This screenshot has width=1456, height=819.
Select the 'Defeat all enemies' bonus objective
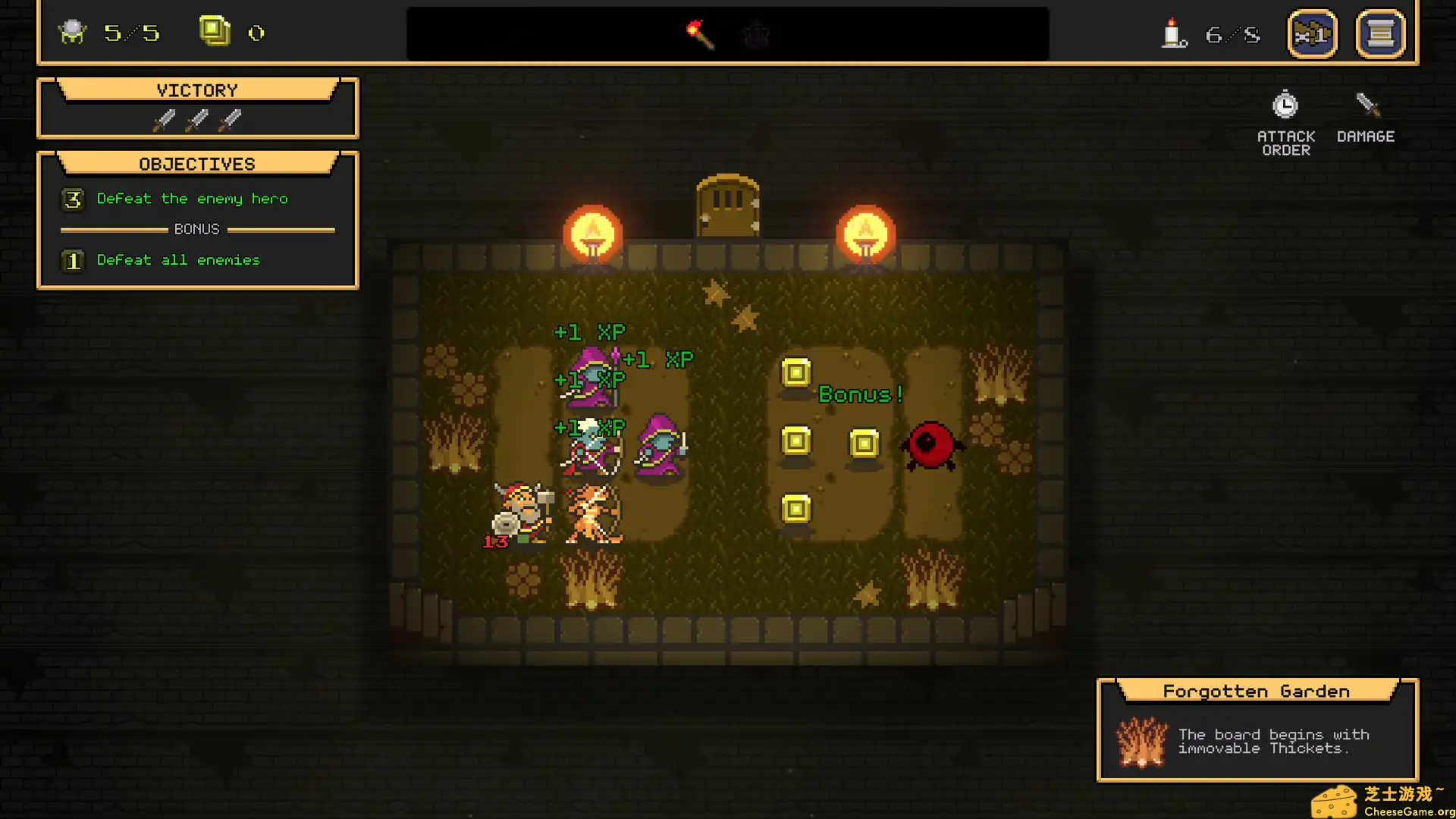[177, 260]
